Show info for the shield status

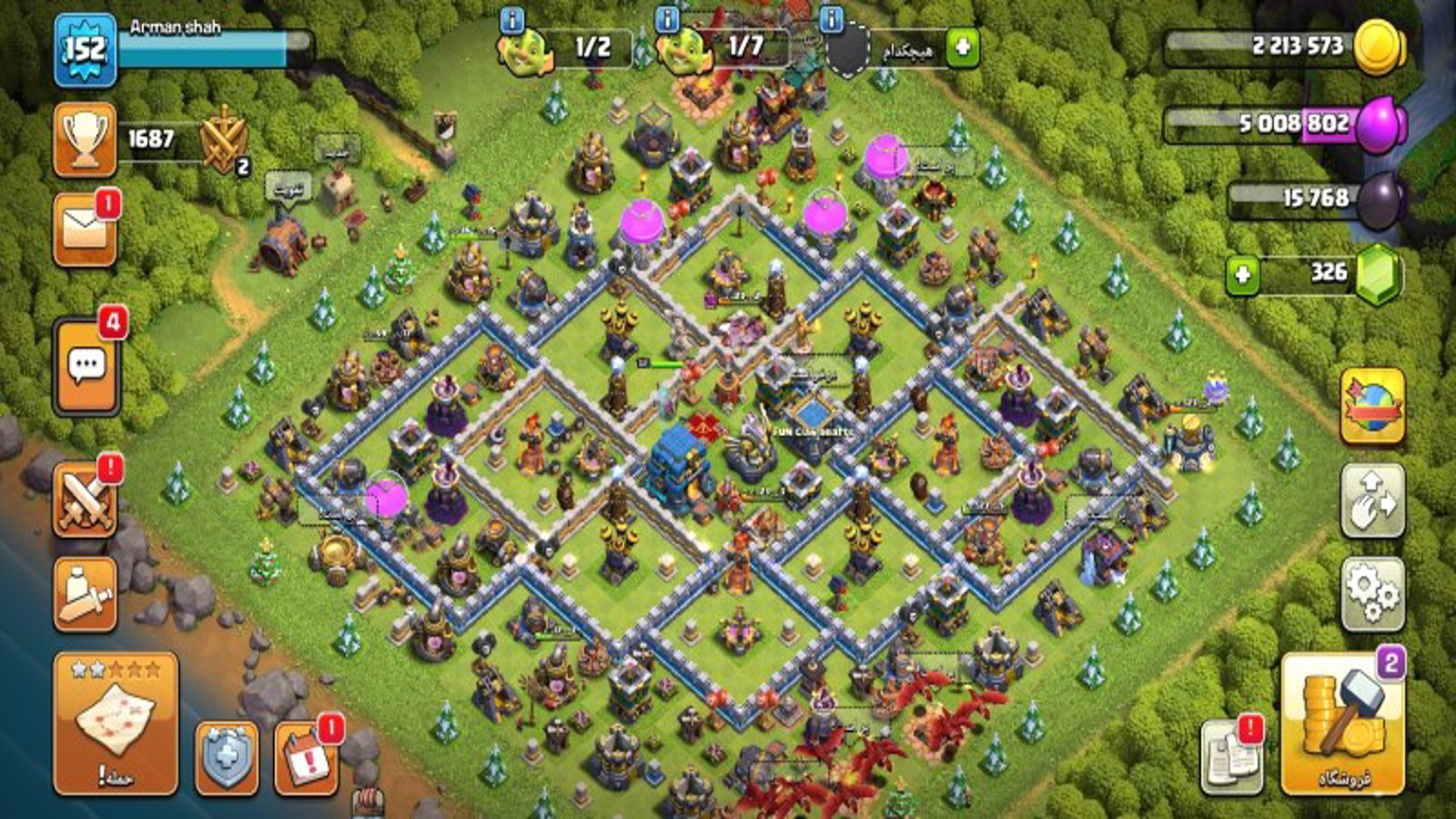pos(830,18)
